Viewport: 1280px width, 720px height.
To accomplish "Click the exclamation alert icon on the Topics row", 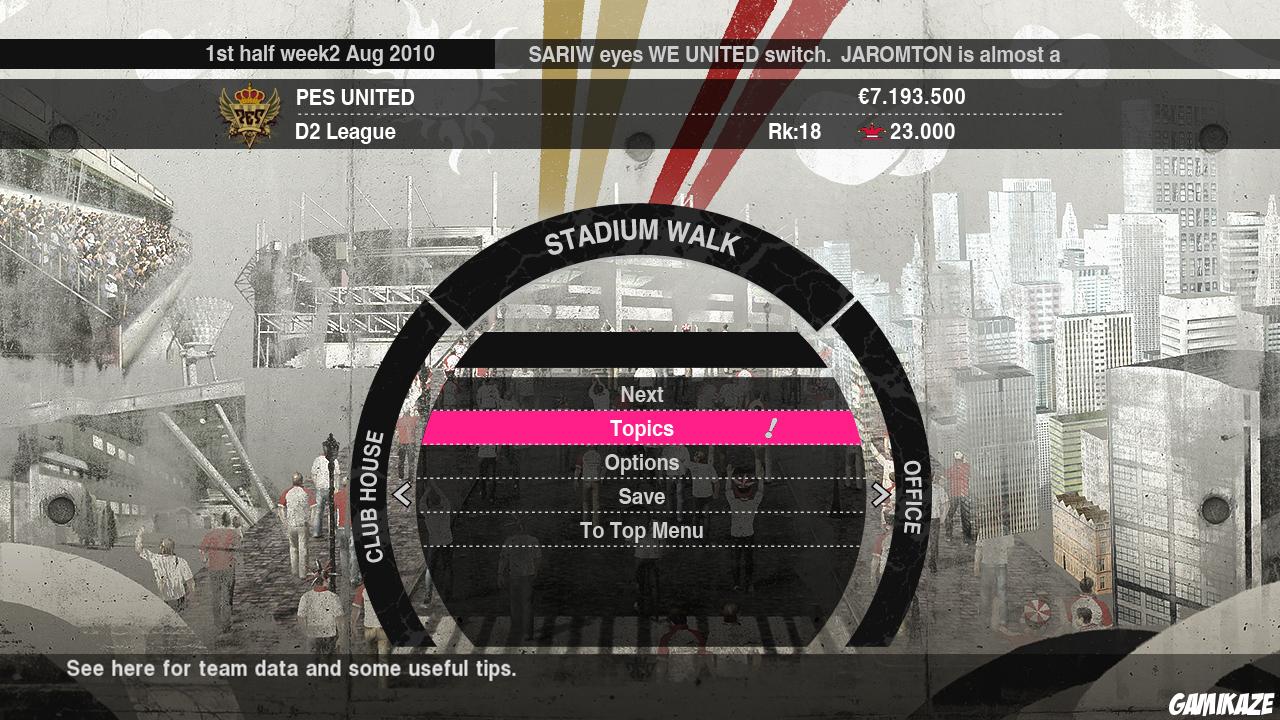I will pos(770,428).
